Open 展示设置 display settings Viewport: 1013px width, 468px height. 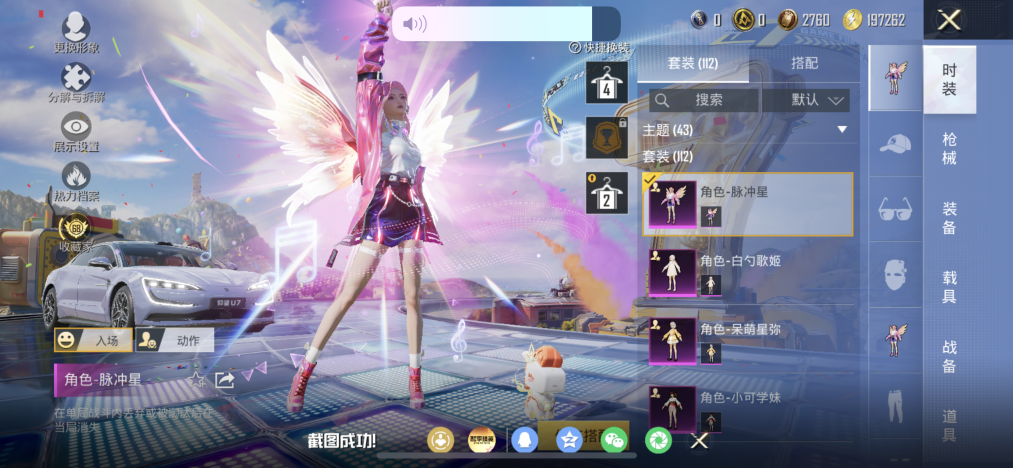(x=76, y=132)
